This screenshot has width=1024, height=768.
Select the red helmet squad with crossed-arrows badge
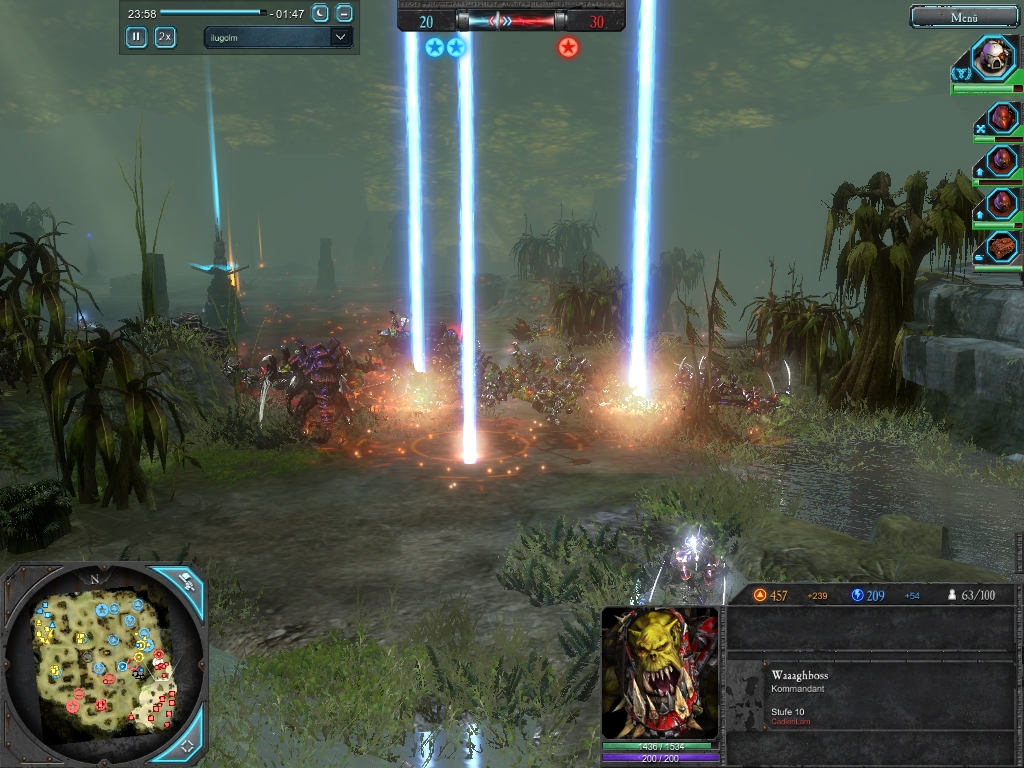tap(1000, 118)
